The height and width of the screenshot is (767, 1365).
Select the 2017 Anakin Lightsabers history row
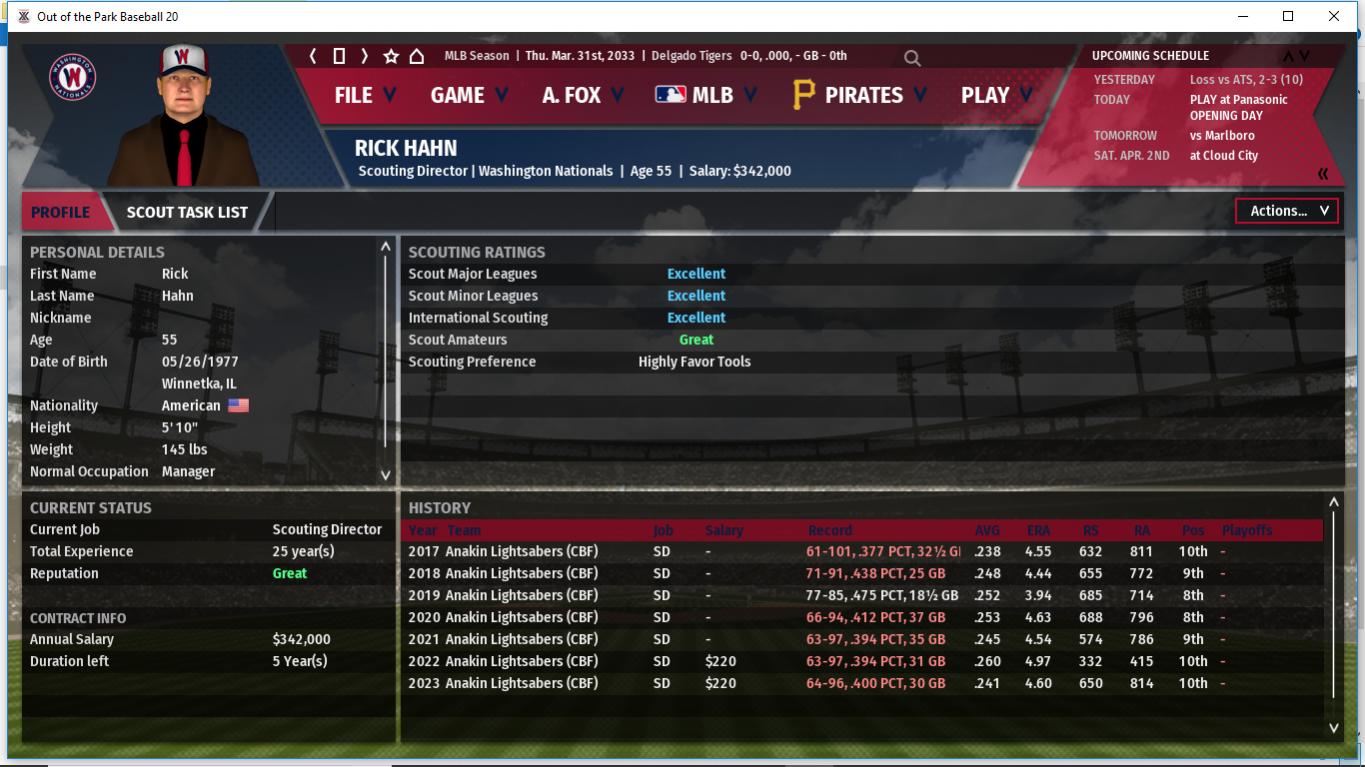[x=503, y=551]
